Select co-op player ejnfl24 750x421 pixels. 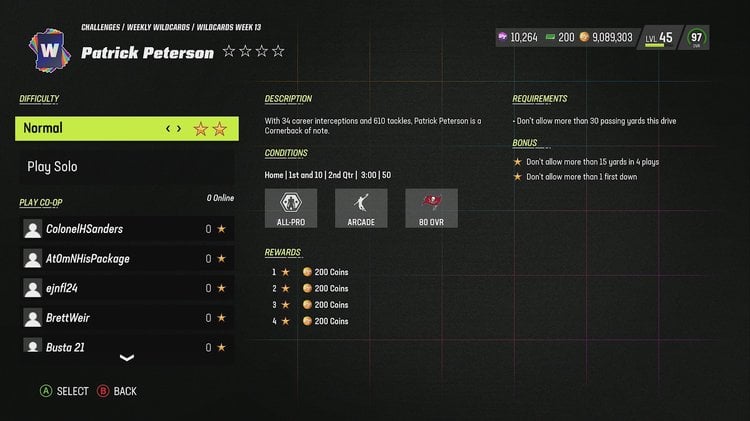click(x=127, y=288)
